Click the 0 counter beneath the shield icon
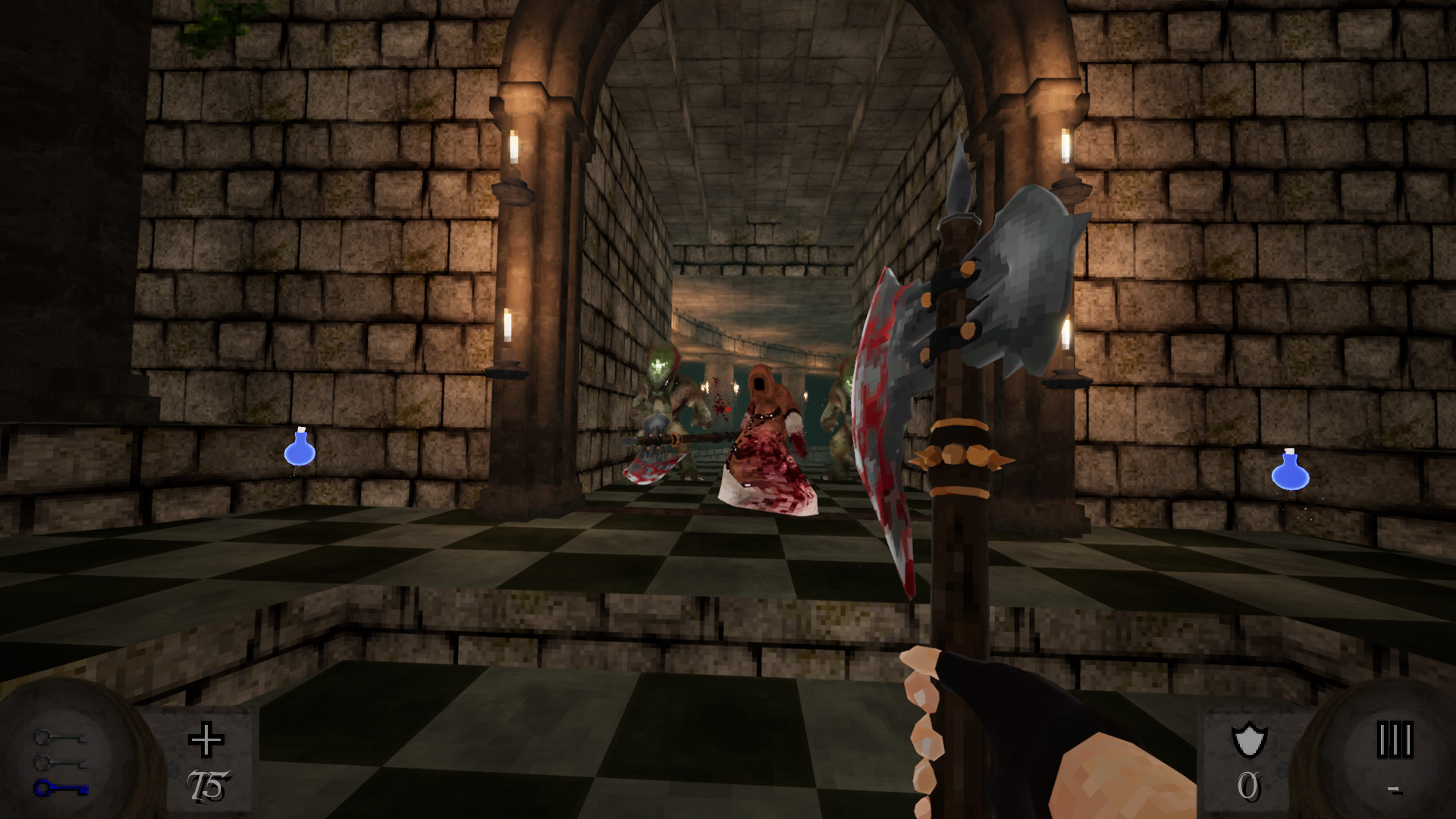This screenshot has width=1456, height=819. 1248,786
